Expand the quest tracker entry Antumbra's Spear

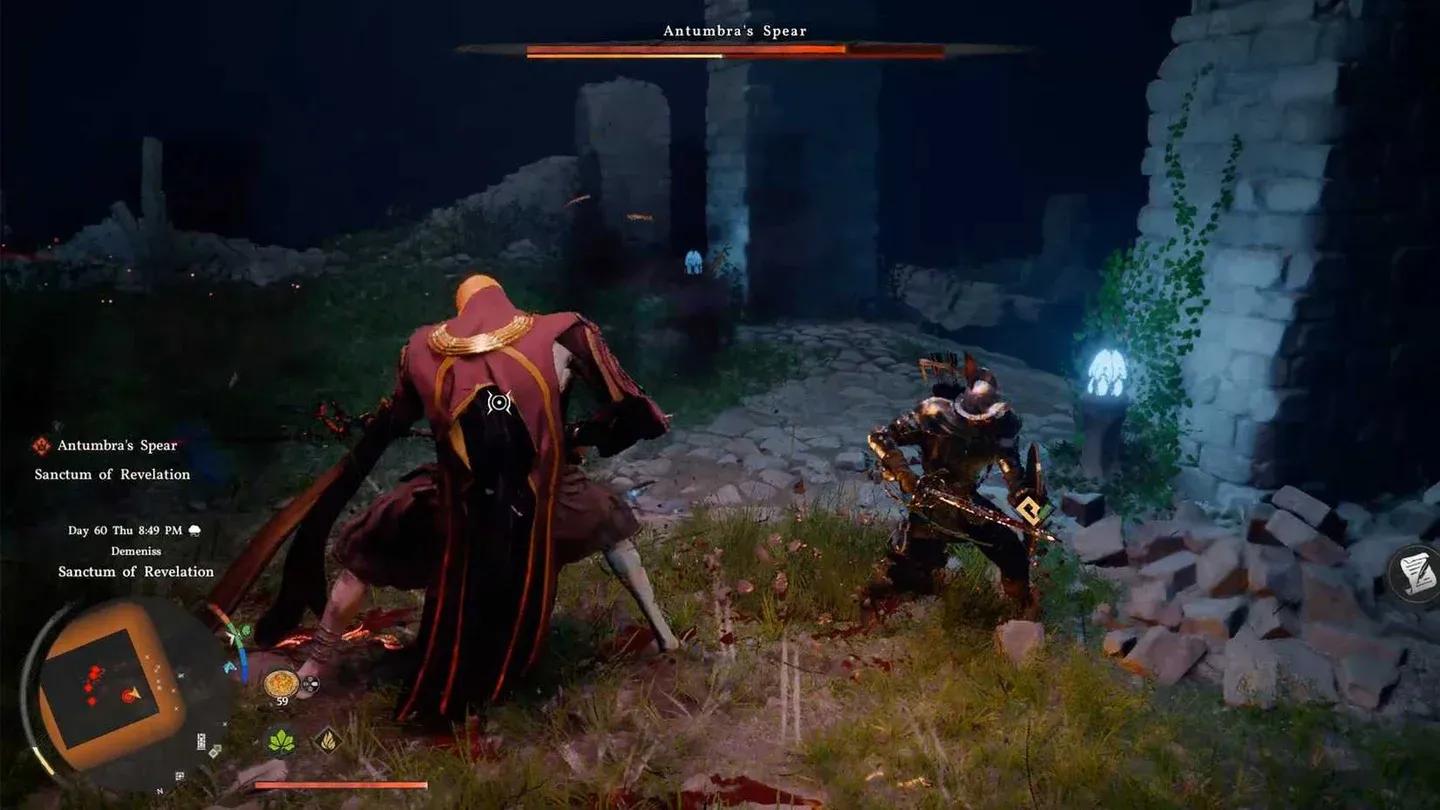(117, 446)
